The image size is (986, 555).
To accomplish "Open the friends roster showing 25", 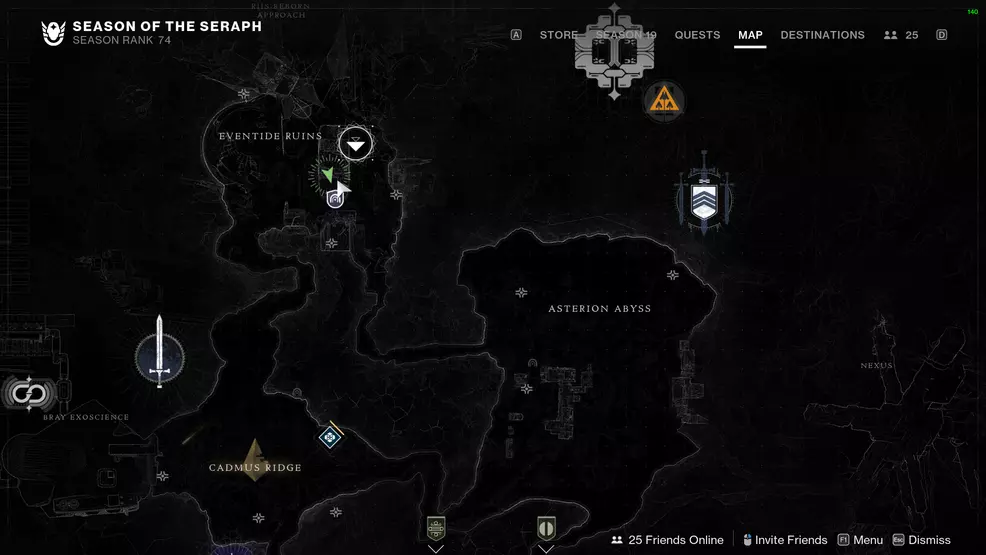I will [901, 35].
